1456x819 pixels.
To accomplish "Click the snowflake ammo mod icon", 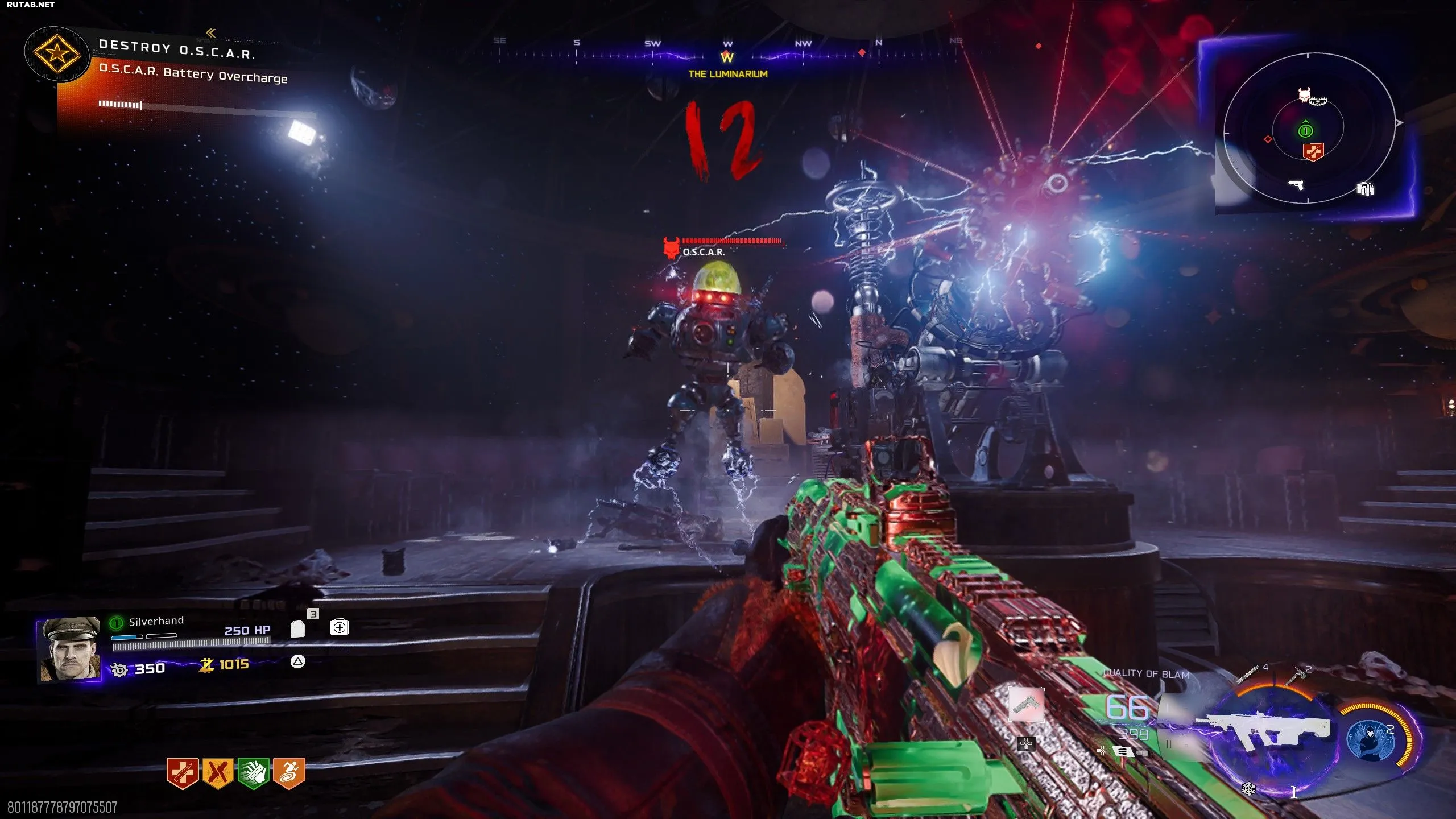I will click(1248, 789).
